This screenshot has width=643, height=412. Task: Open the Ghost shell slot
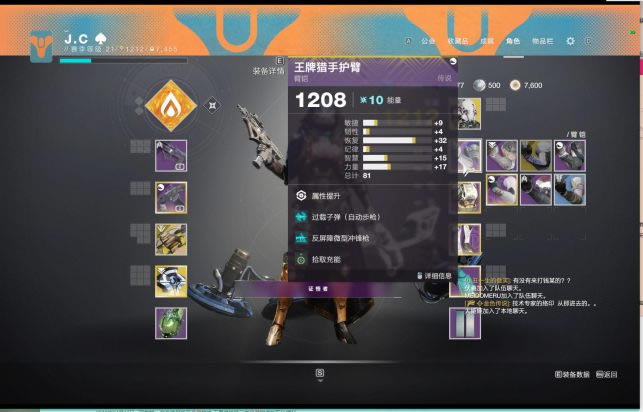(170, 281)
